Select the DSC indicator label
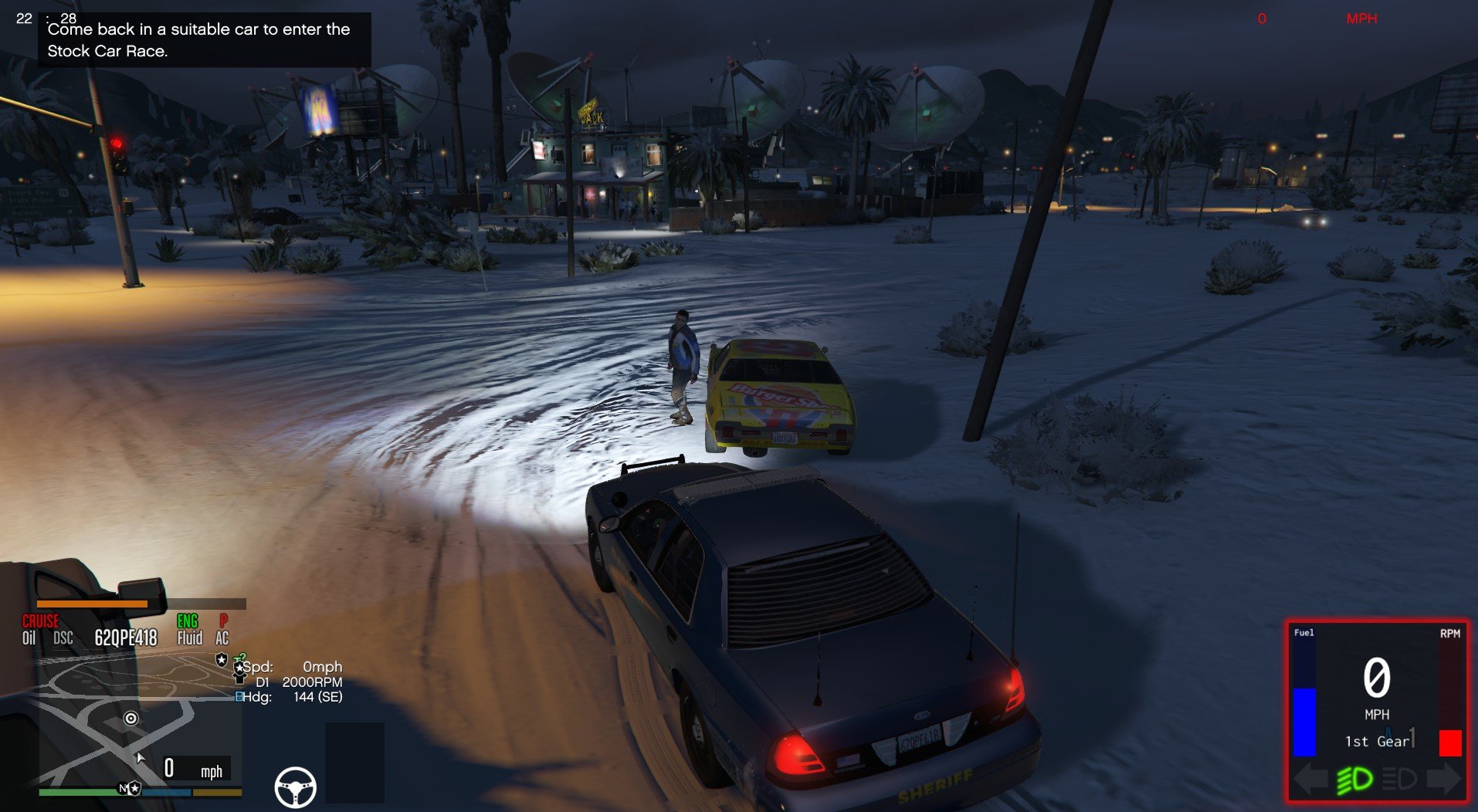1478x812 pixels. pos(63,638)
